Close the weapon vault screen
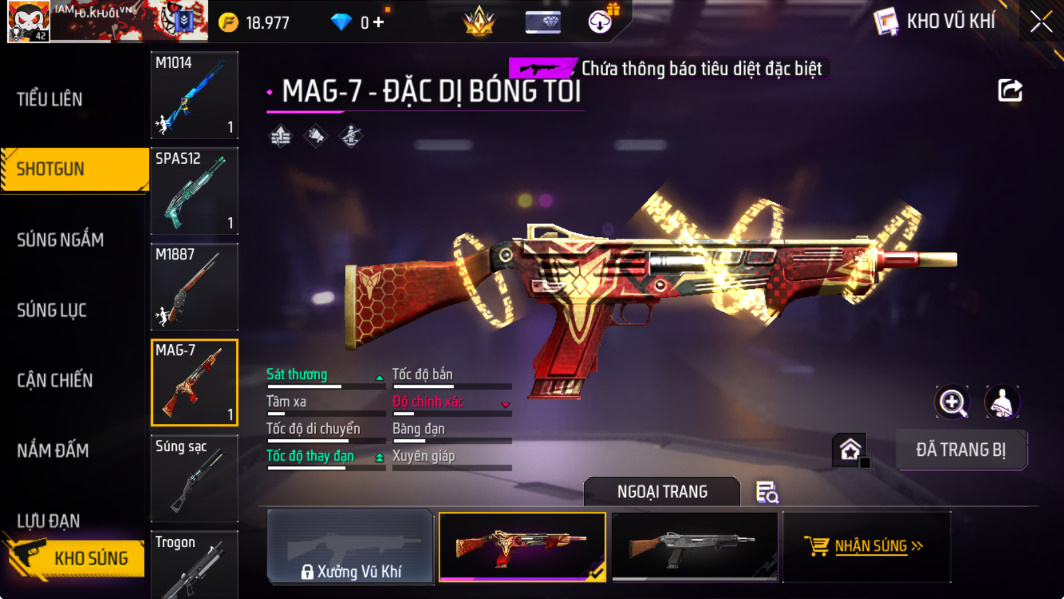The image size is (1064, 599). pos(1041,22)
